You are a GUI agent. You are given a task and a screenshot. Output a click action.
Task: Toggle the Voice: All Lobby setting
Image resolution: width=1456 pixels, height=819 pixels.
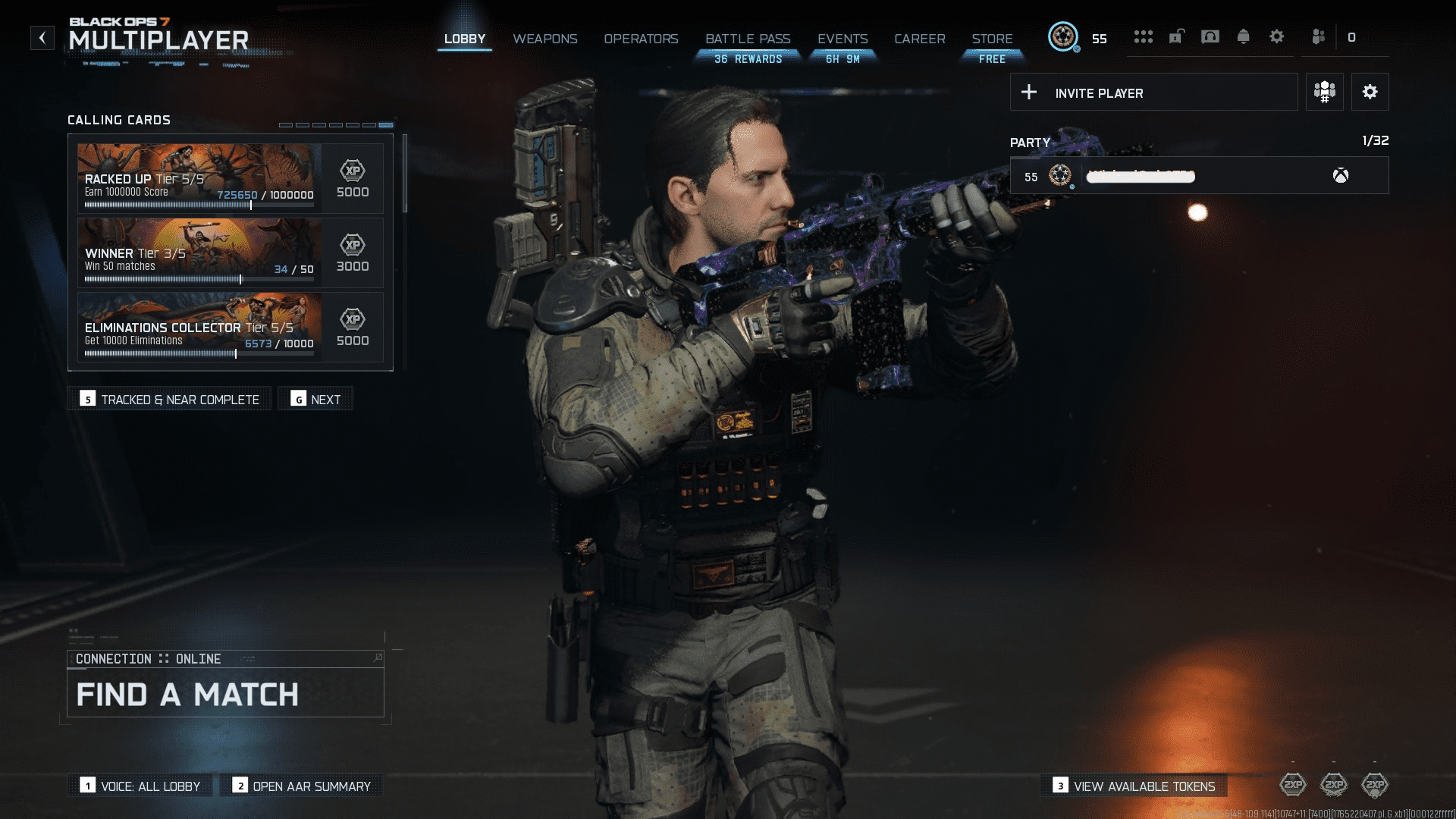[x=140, y=786]
